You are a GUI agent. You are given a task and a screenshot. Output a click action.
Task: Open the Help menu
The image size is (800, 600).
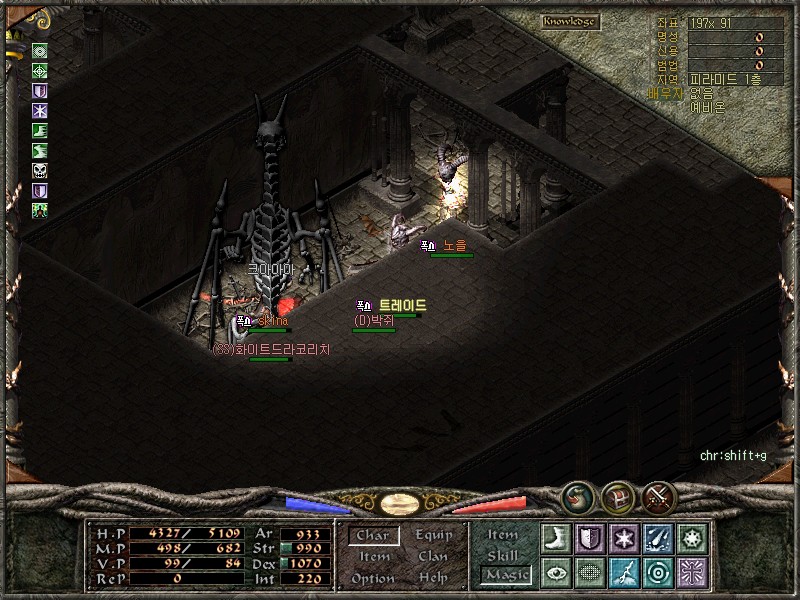pyautogui.click(x=433, y=579)
